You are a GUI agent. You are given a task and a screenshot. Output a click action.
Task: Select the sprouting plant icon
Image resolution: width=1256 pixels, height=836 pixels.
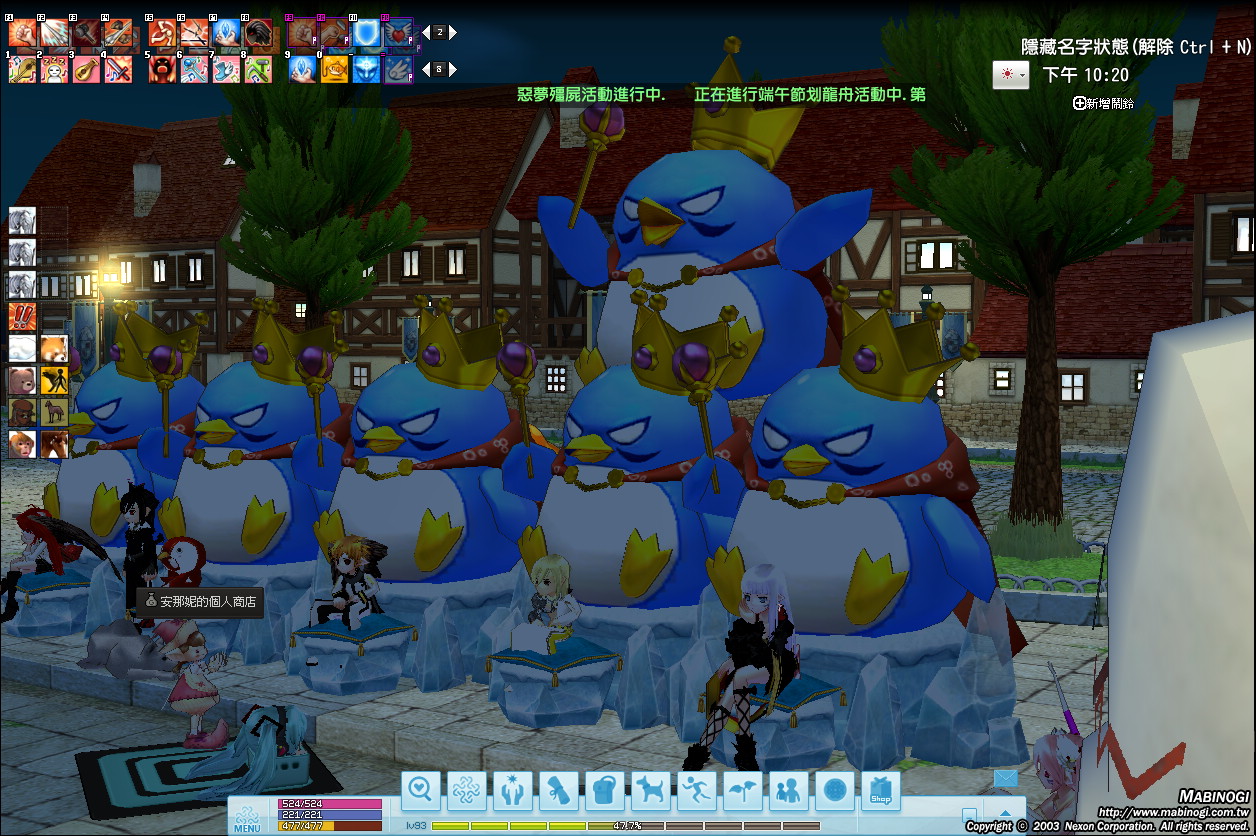pos(743,791)
